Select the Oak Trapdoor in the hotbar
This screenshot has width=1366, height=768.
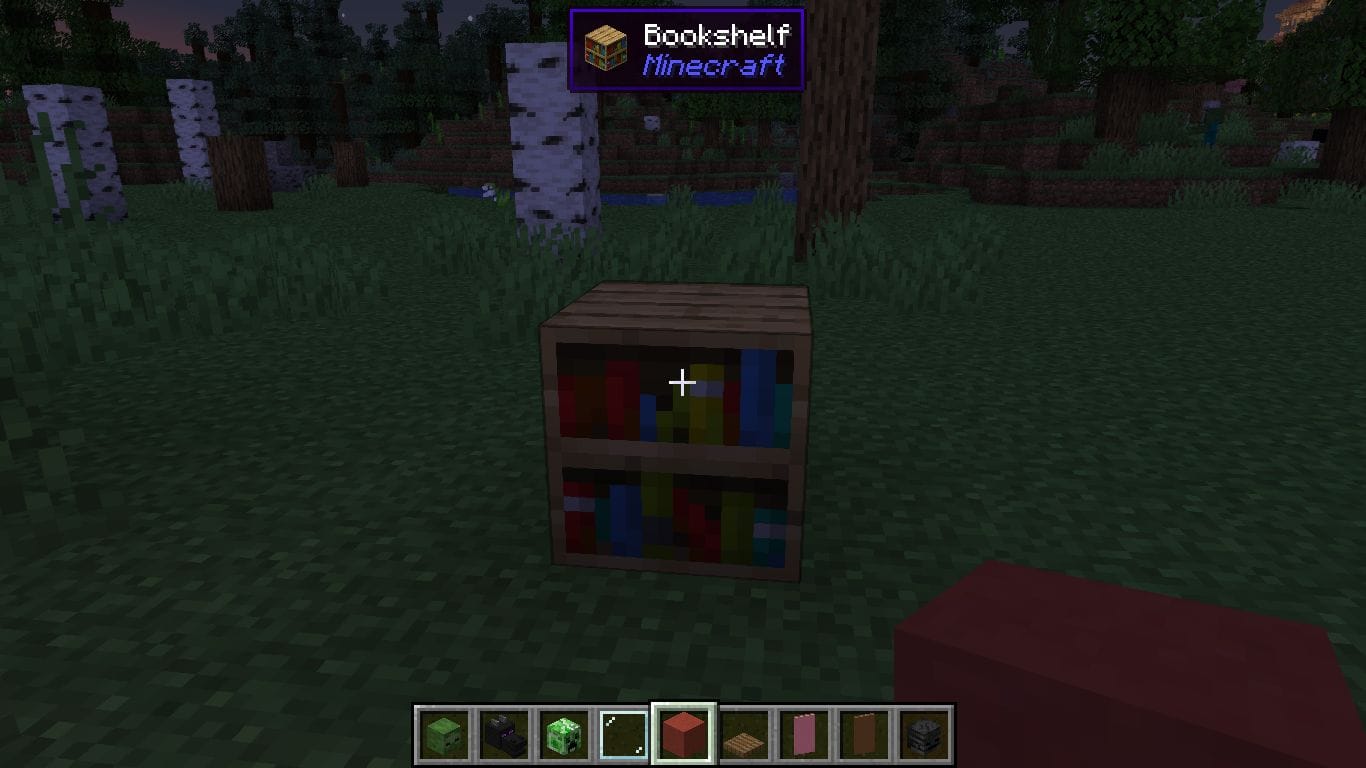point(742,733)
